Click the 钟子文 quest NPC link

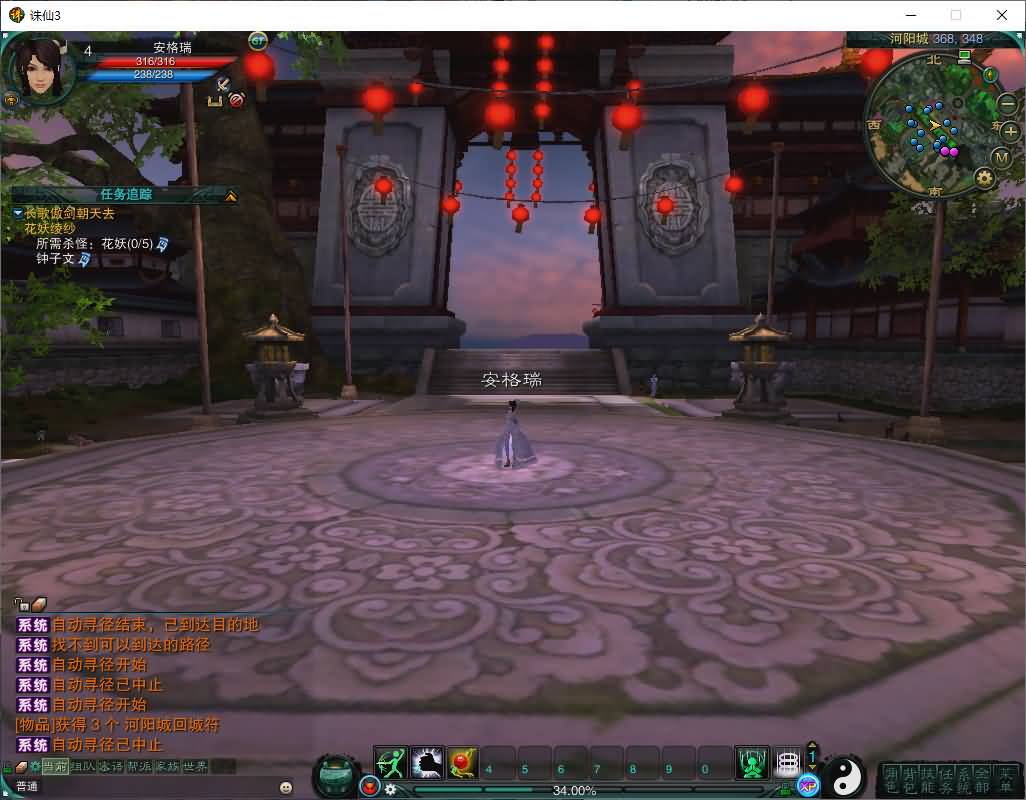[56, 258]
